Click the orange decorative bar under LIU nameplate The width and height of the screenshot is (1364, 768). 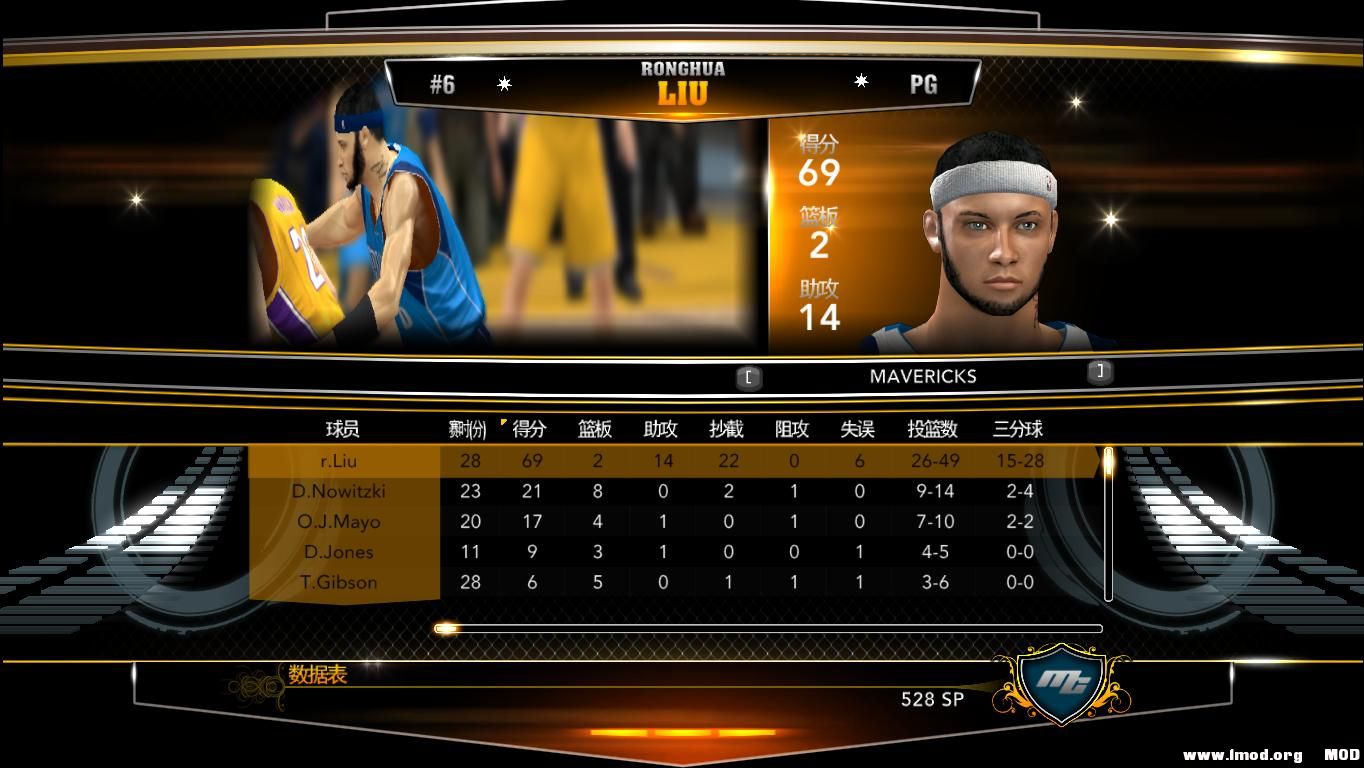(x=683, y=111)
